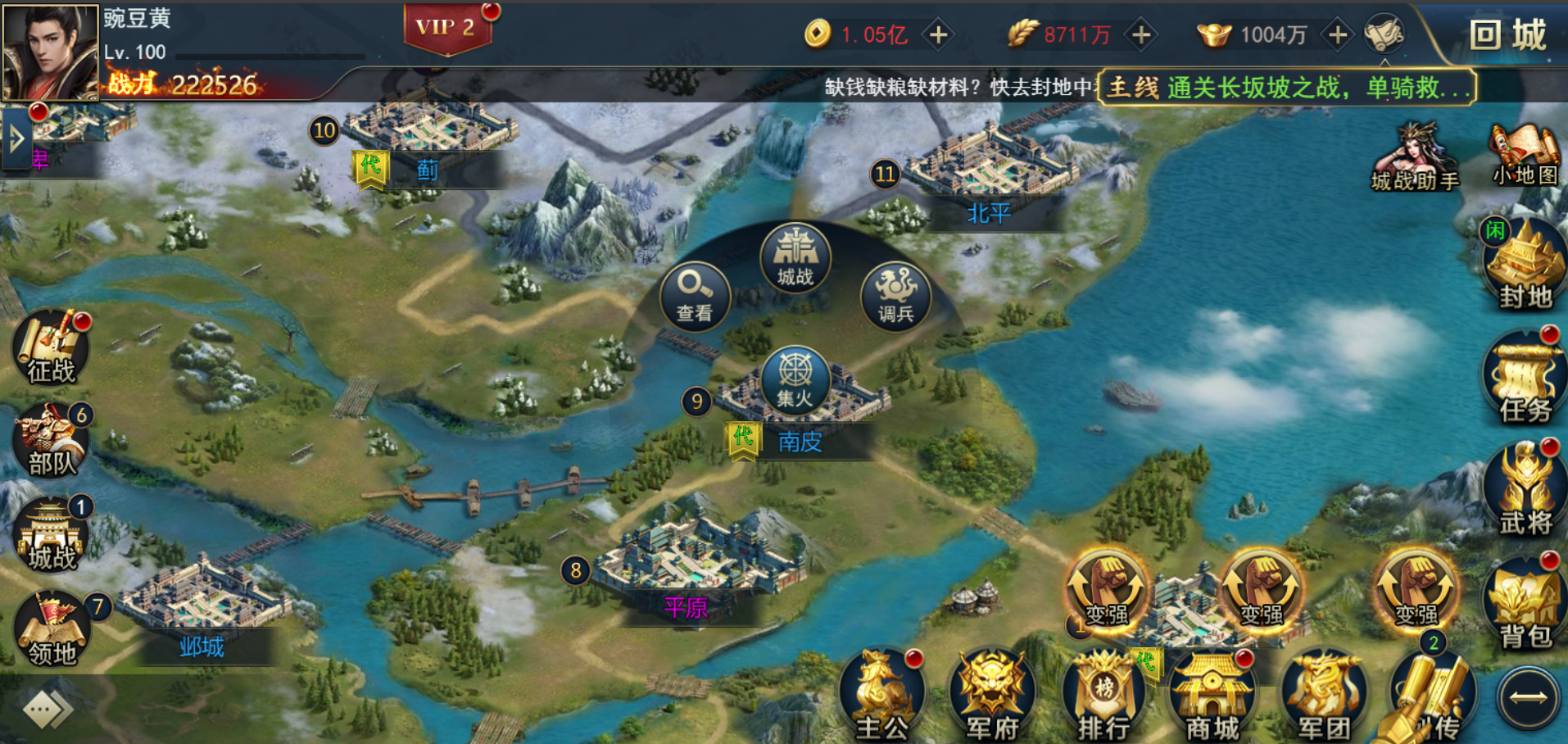Open the 部队 troops menu

(51, 442)
